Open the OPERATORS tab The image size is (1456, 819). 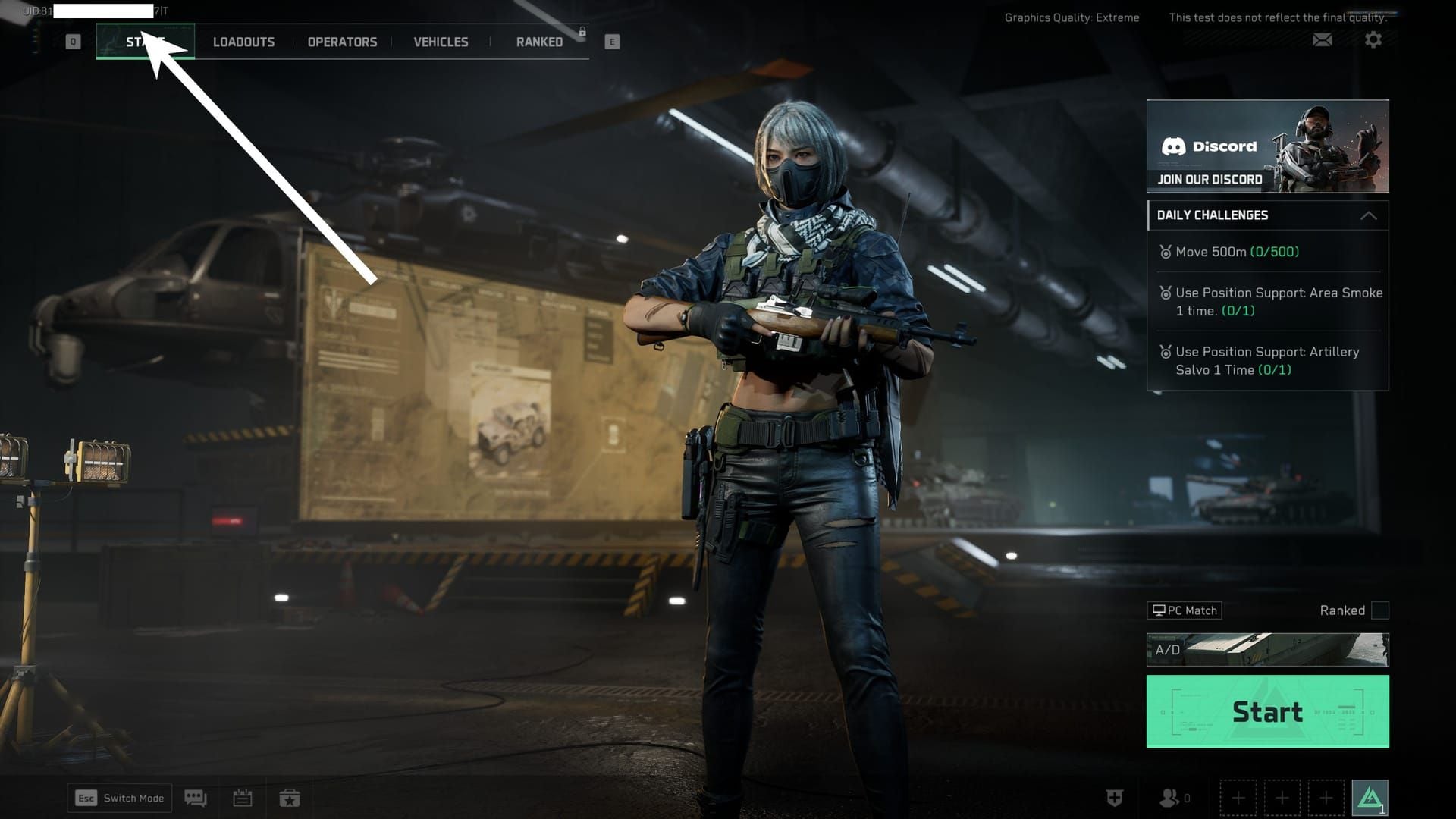pyautogui.click(x=341, y=42)
